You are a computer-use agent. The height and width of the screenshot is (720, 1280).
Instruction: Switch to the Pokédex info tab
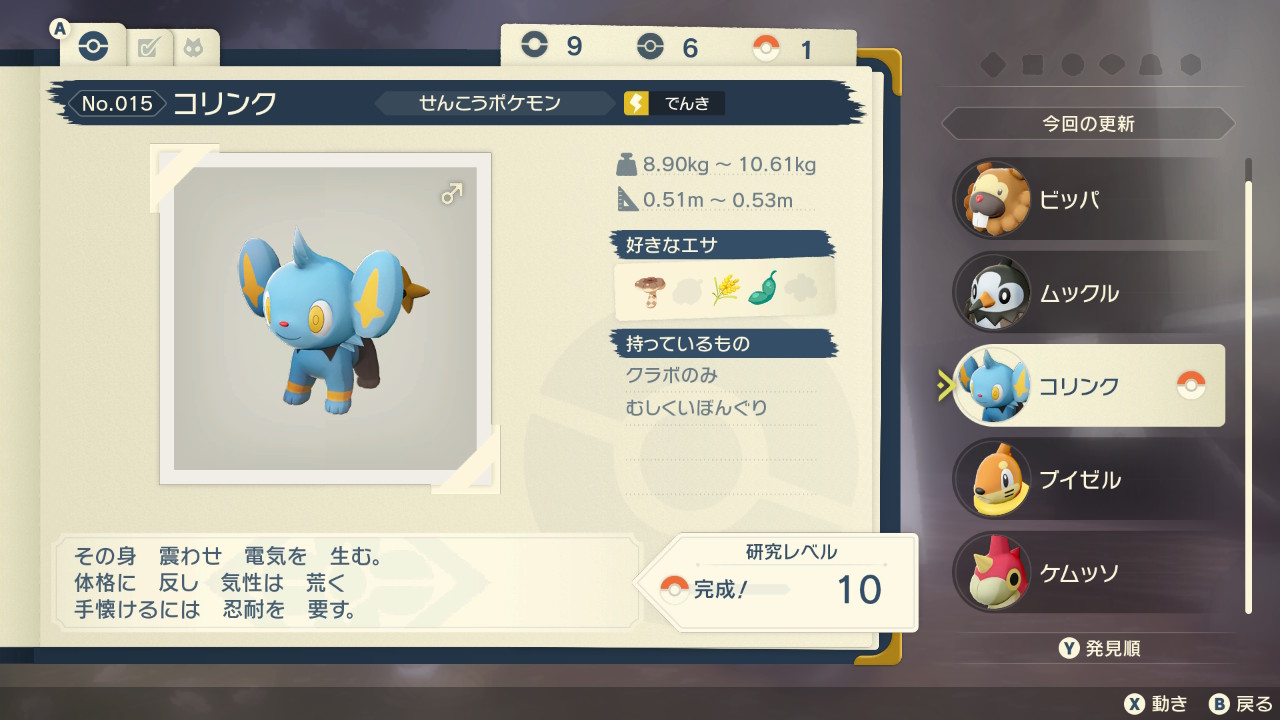[x=93, y=47]
